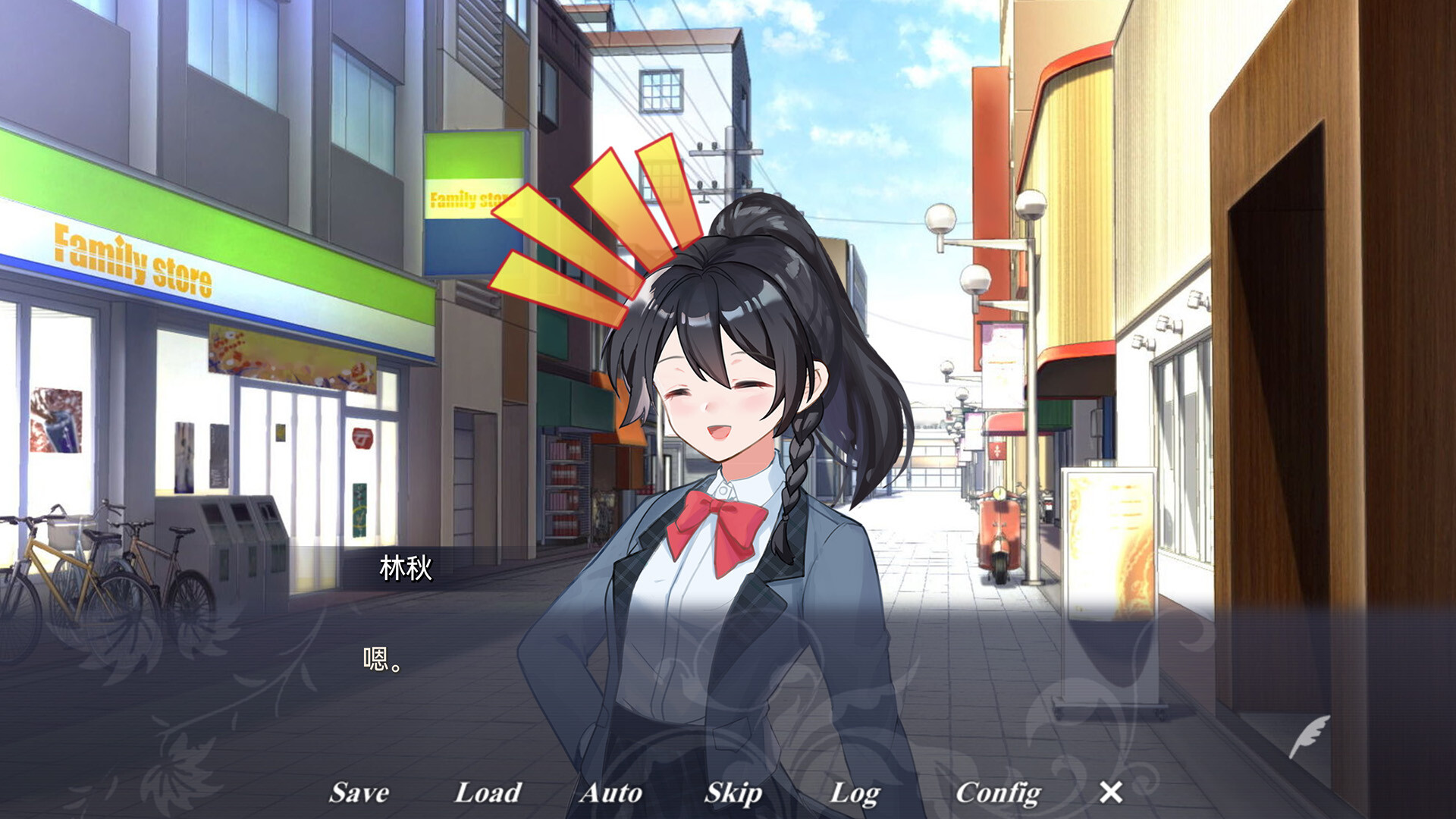This screenshot has height=819, width=1456.
Task: Click the X to dismiss the text window
Action: pyautogui.click(x=1112, y=793)
